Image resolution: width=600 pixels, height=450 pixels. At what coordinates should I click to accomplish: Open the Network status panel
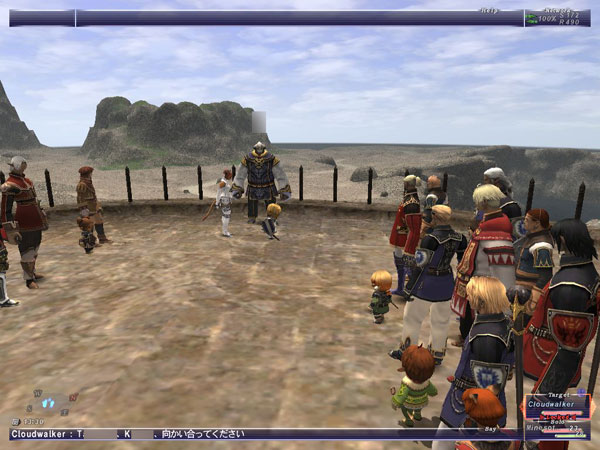pyautogui.click(x=557, y=18)
